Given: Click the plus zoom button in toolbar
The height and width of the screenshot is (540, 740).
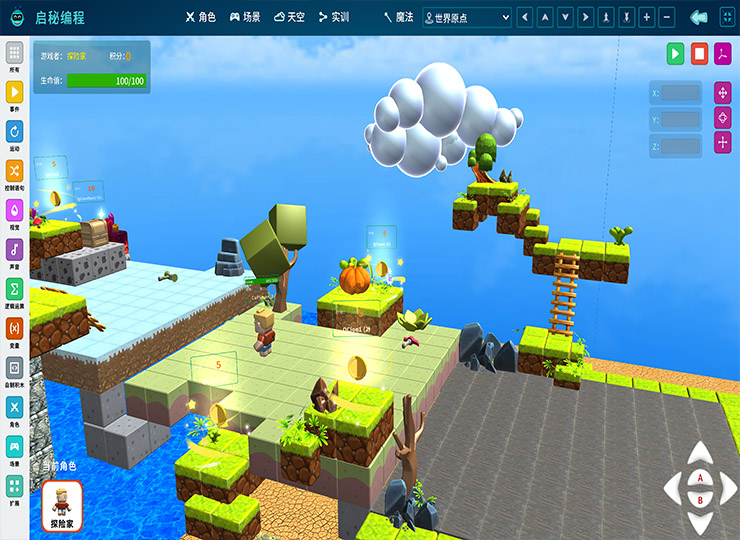Looking at the screenshot, I should 646,17.
